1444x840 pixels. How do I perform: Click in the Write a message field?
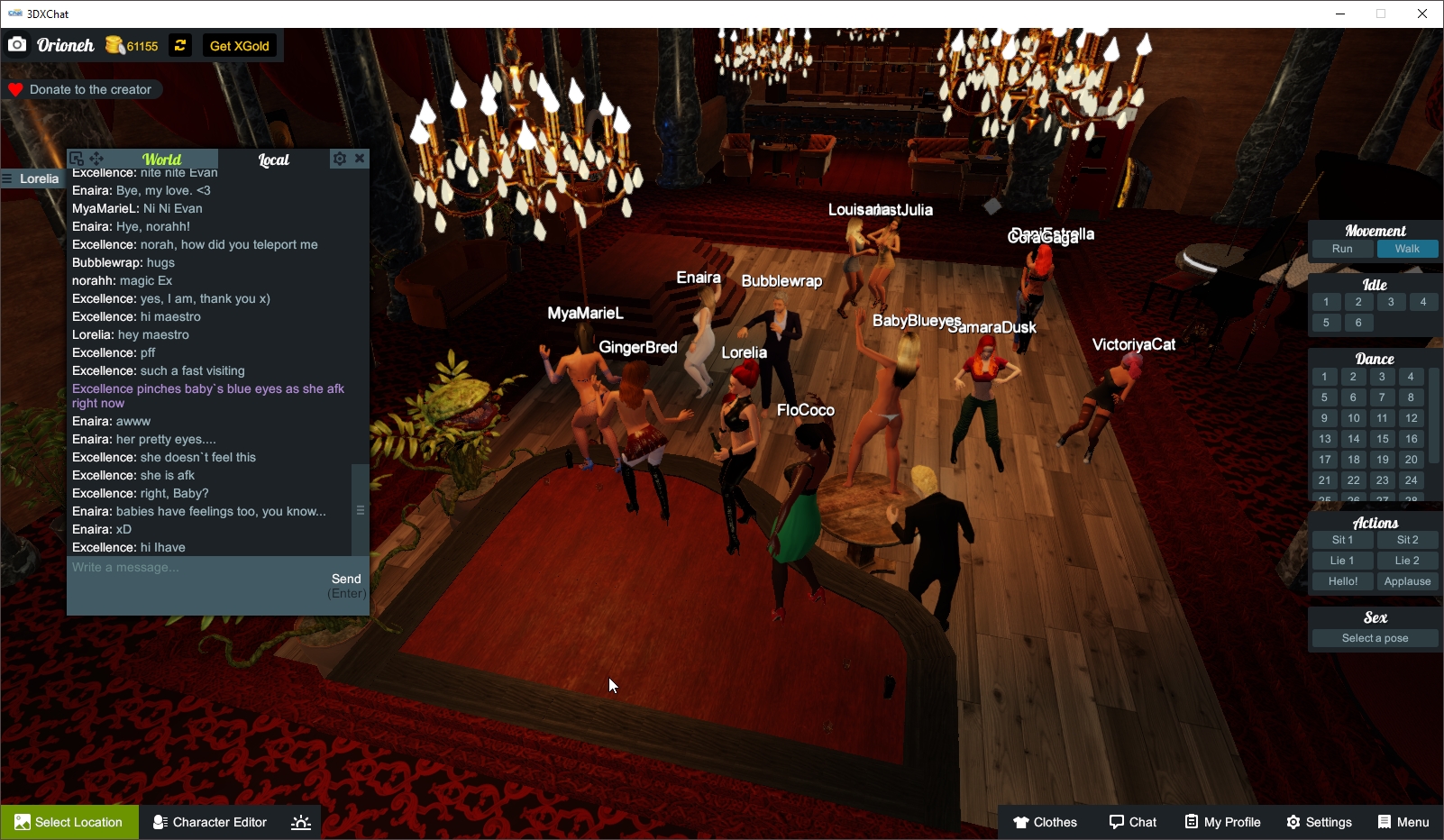point(180,568)
